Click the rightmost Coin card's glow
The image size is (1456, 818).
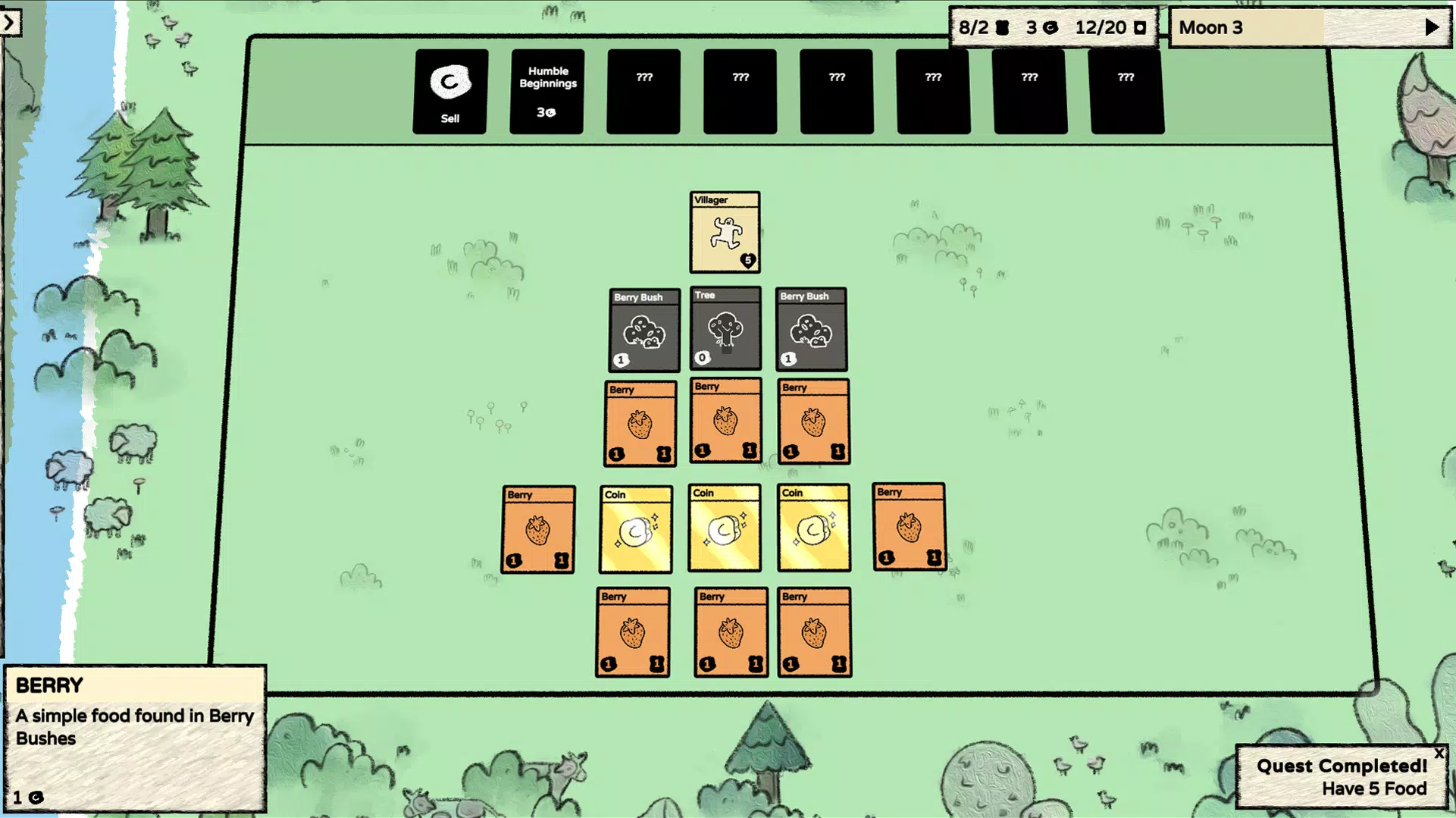point(813,528)
